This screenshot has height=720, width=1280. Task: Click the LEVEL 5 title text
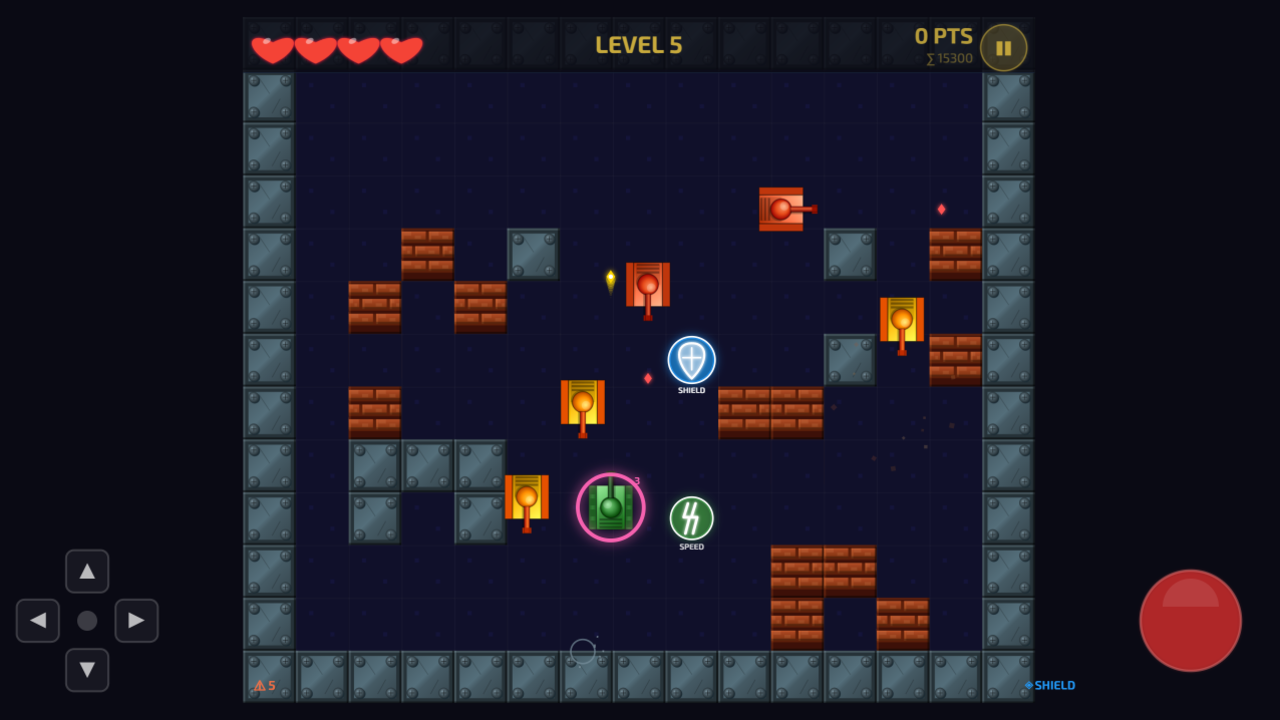(637, 44)
